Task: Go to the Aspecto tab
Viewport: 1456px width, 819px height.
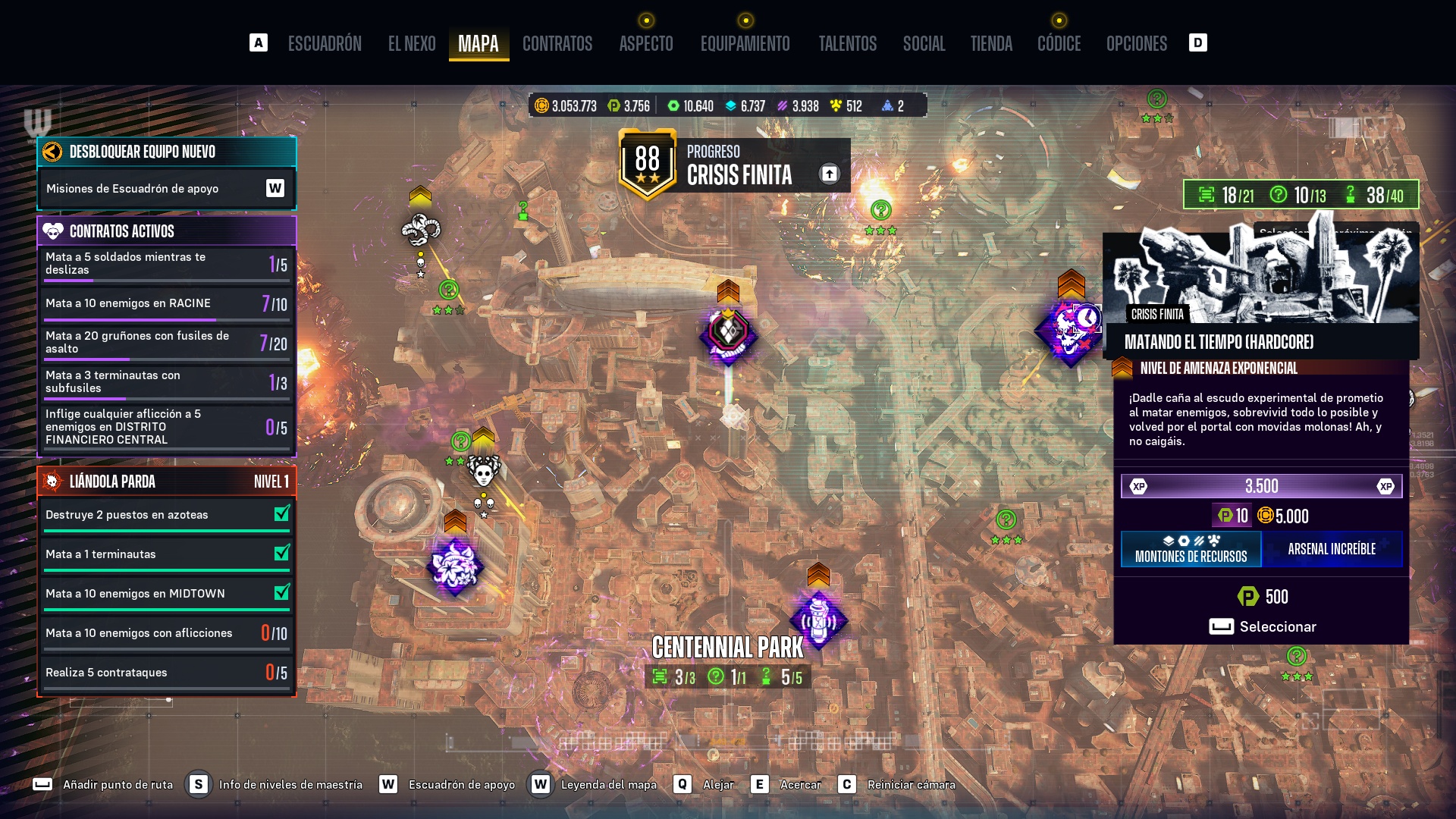Action: 646,44
